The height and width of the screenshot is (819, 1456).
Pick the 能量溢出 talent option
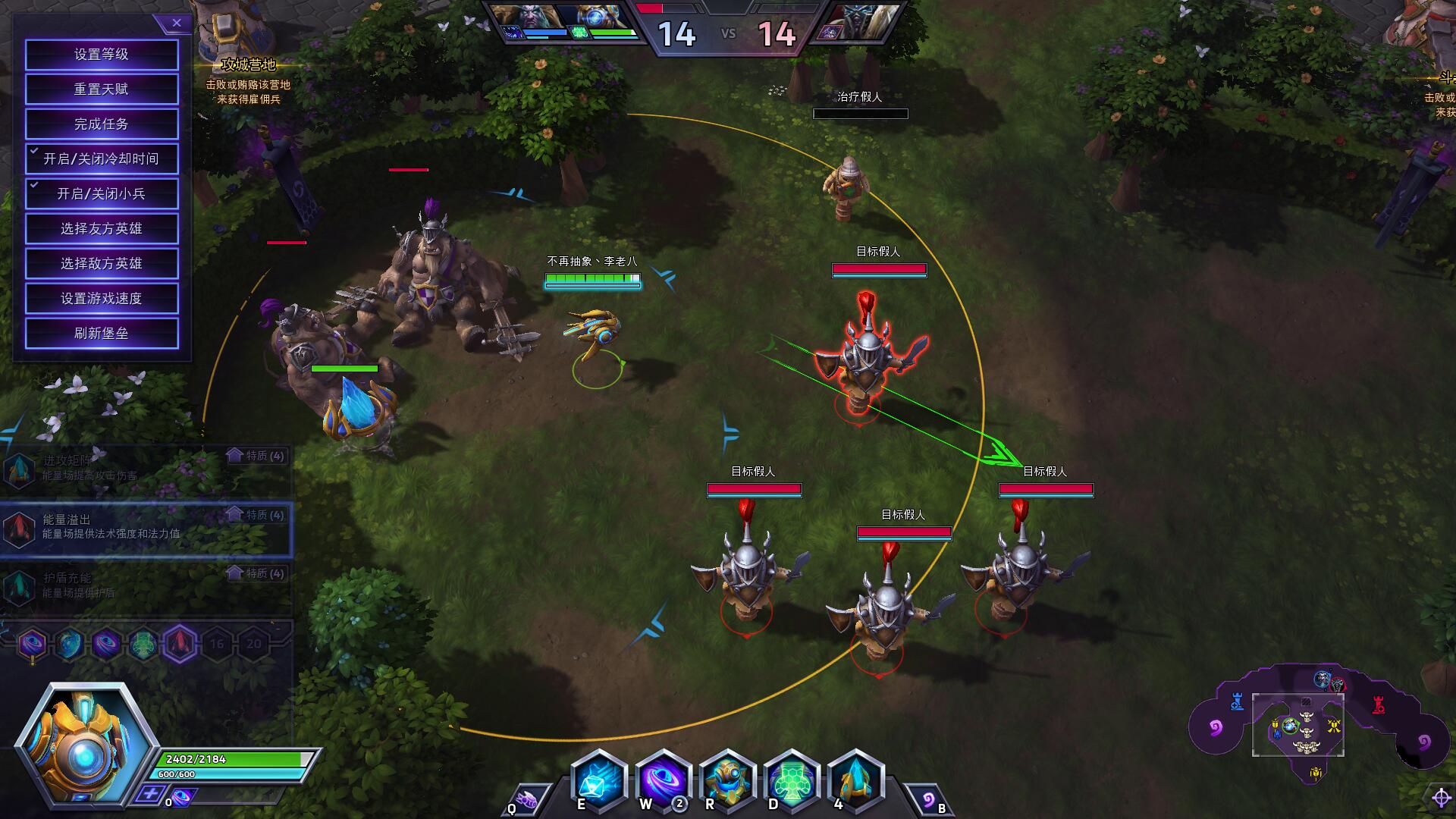144,527
